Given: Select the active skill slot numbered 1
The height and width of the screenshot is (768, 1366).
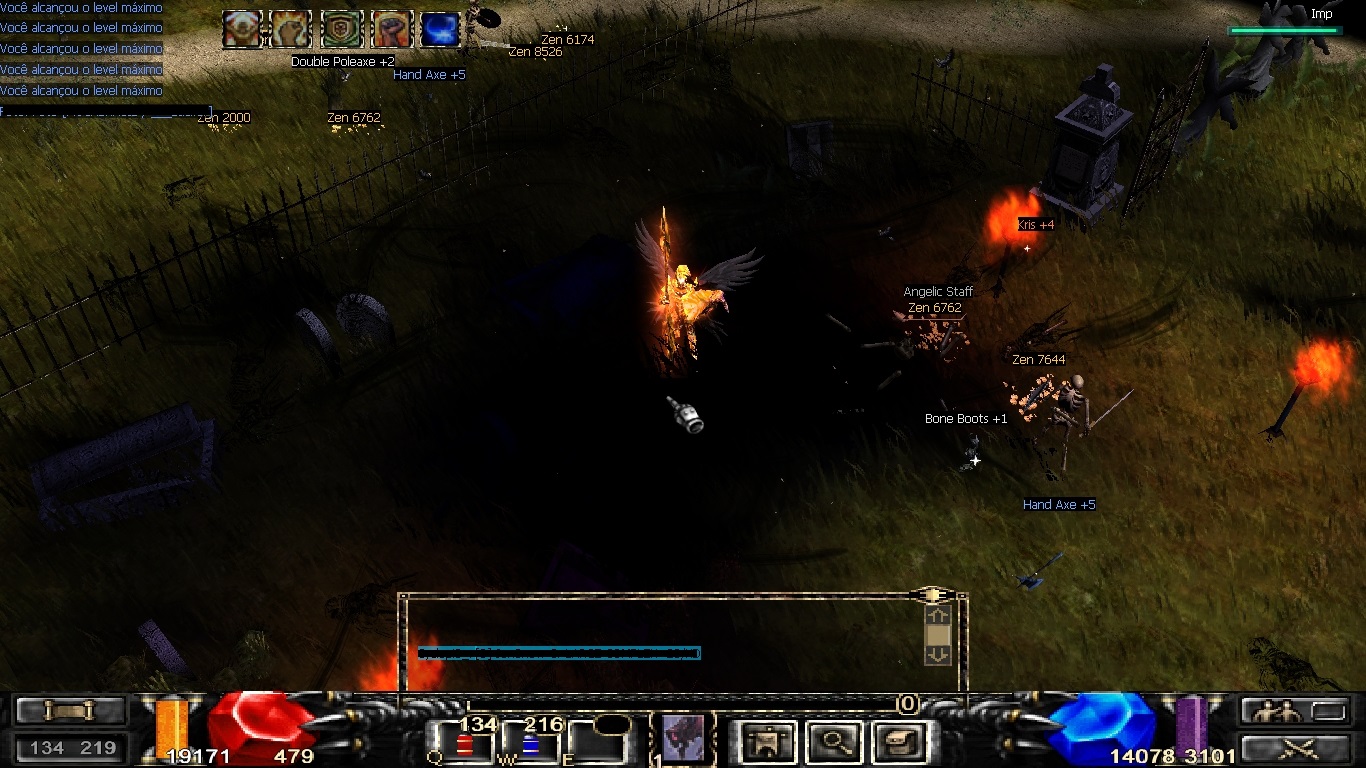Looking at the screenshot, I should pos(683,739).
